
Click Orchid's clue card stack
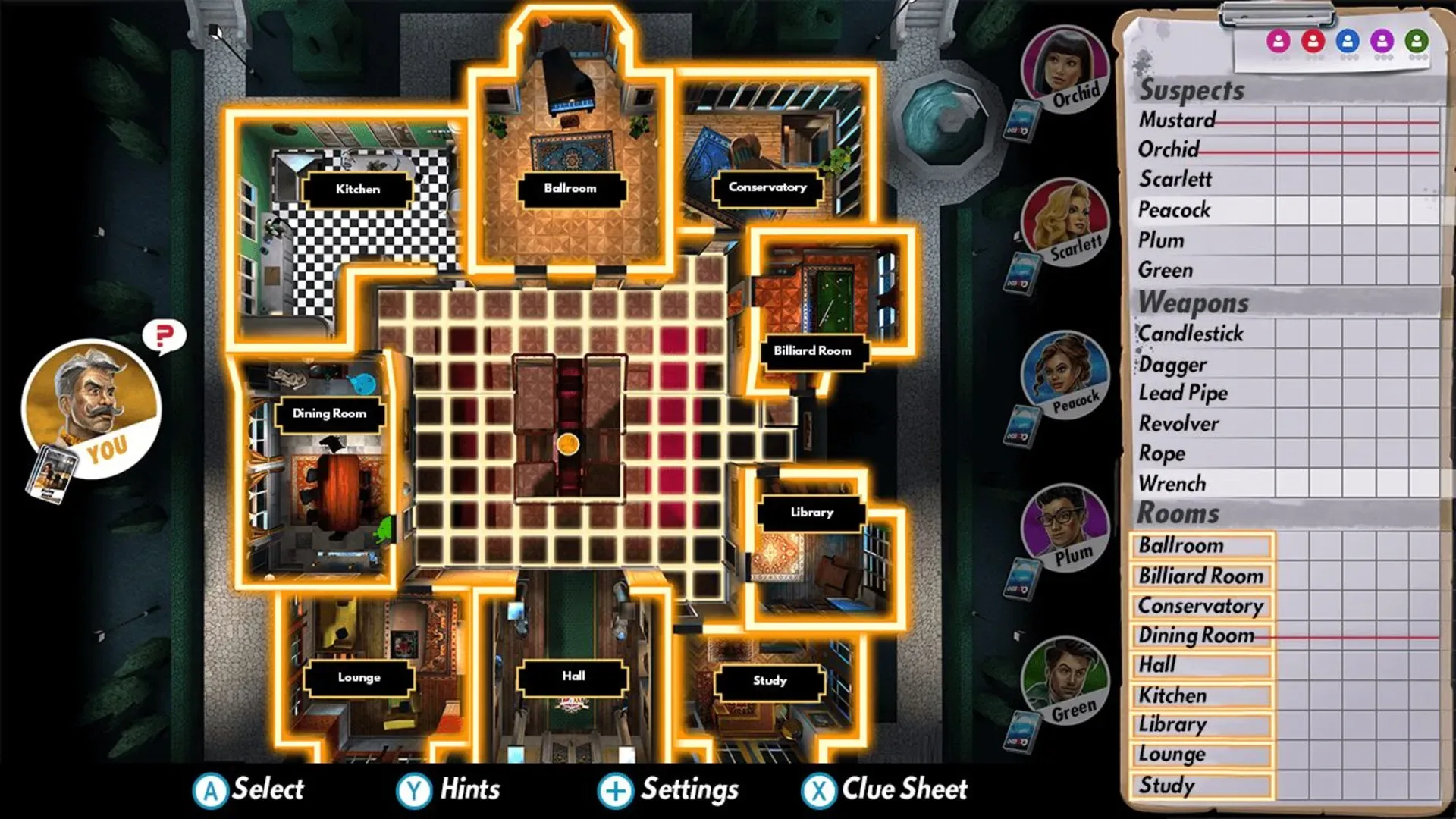tap(1025, 120)
